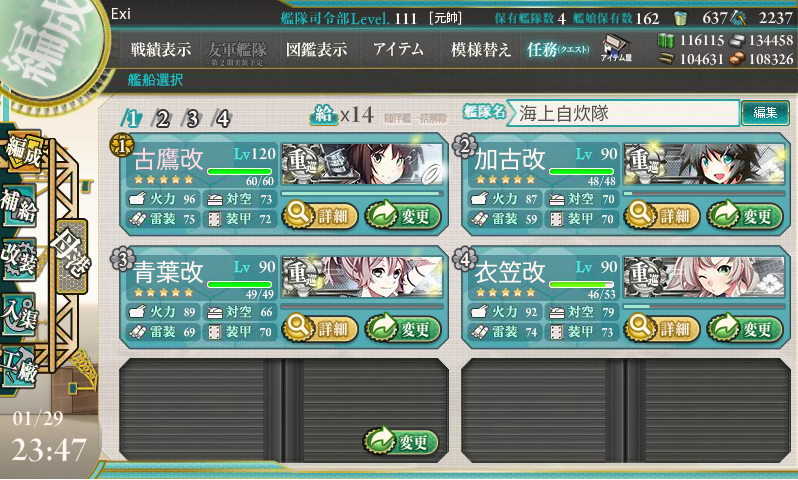The height and width of the screenshot is (480, 798).
Task: Change the ship 古鷹改 with 変更
Action: 403,215
